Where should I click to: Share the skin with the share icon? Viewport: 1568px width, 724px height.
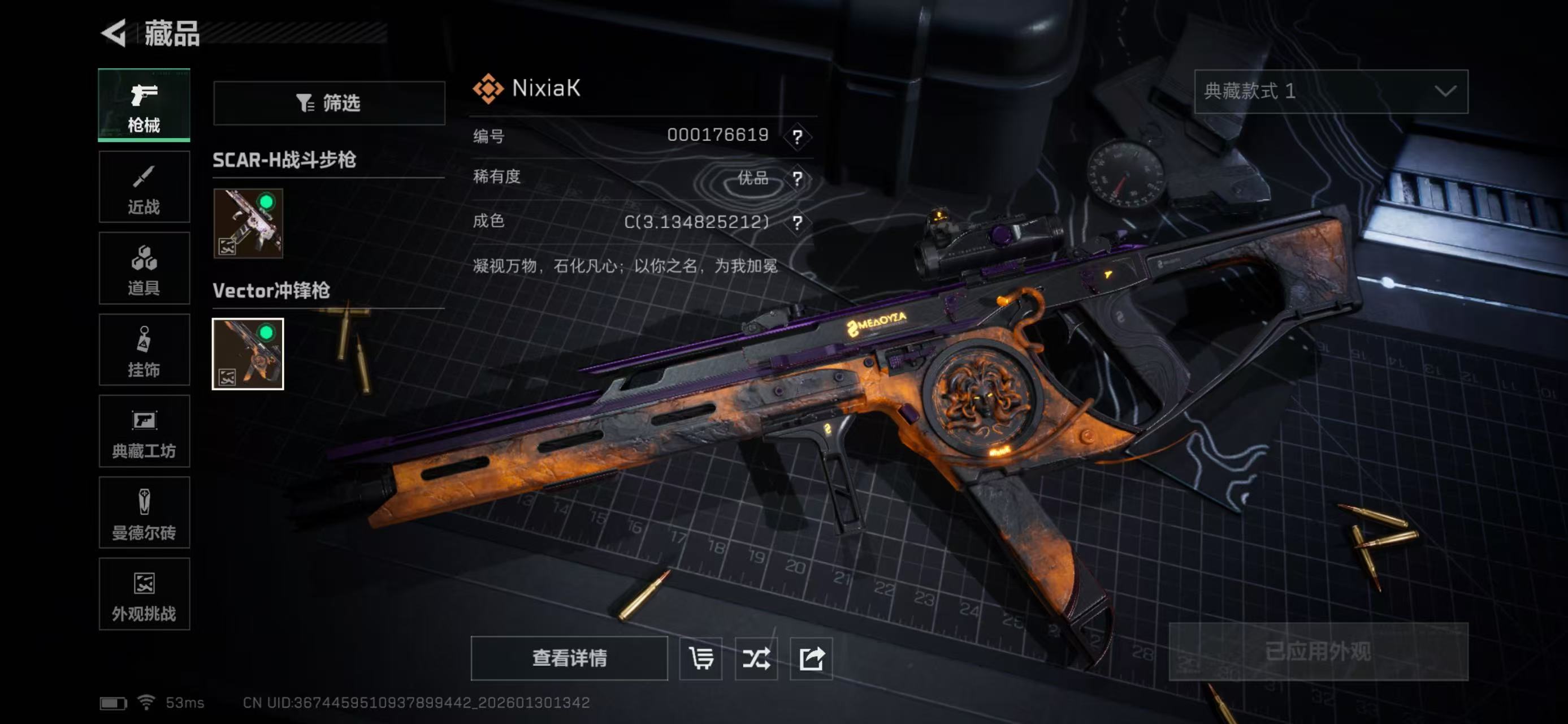point(811,658)
